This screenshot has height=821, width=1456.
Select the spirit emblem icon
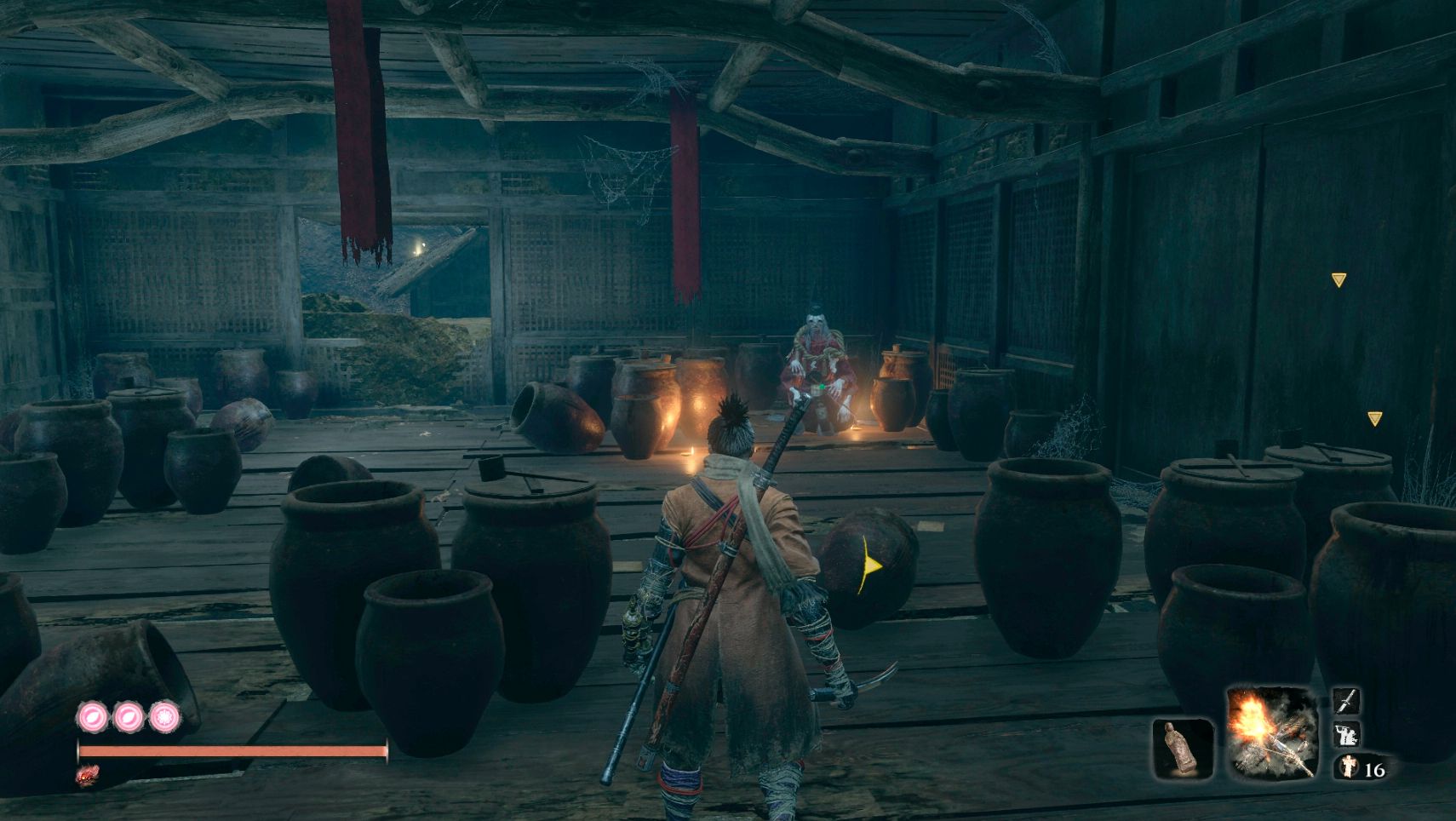click(x=1347, y=767)
